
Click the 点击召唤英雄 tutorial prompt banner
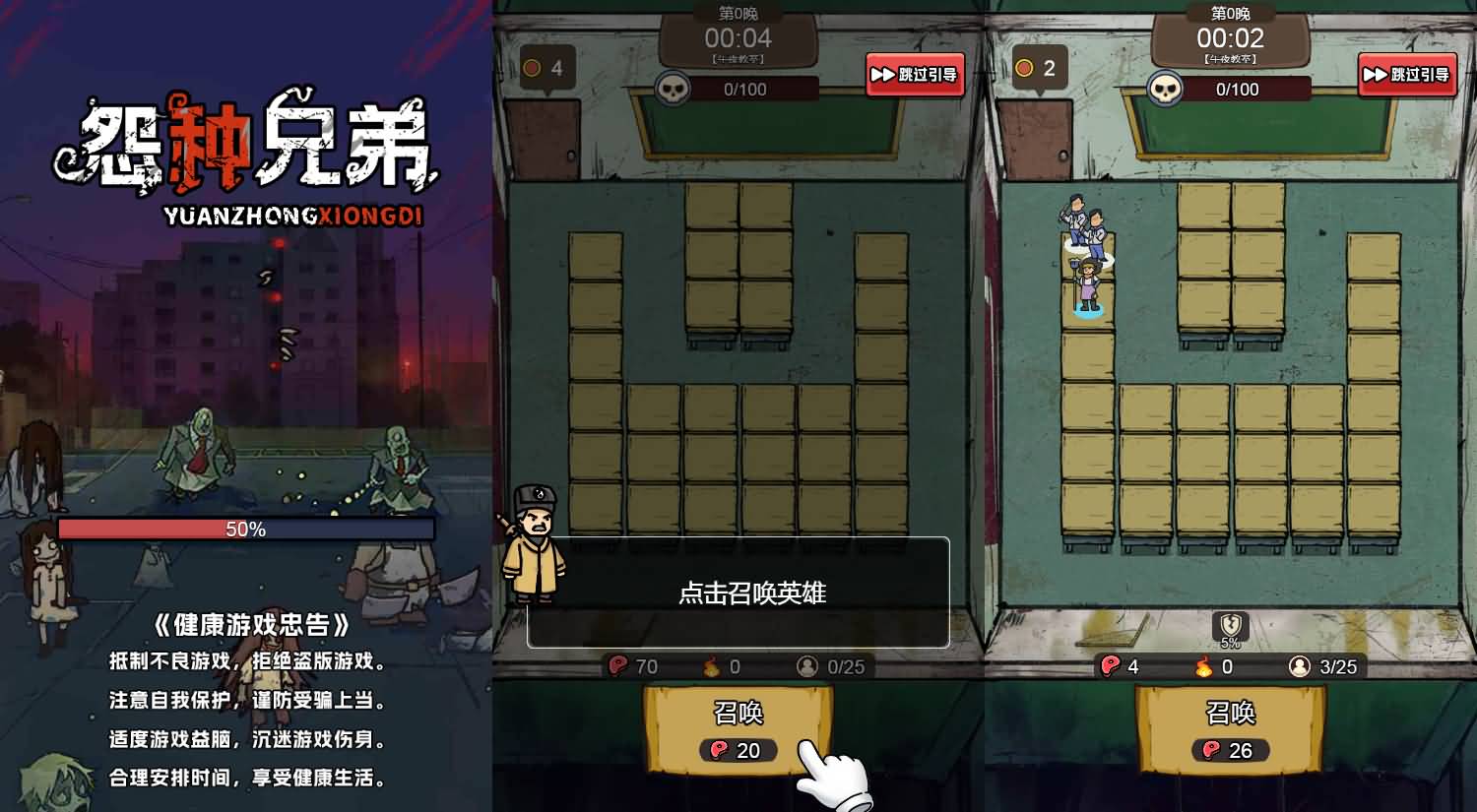coord(737,593)
